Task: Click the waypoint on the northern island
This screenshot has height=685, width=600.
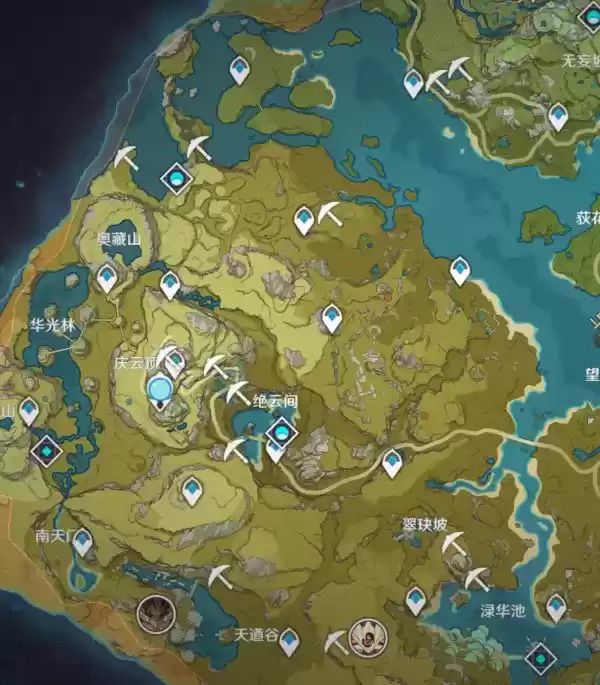Action: [239, 70]
